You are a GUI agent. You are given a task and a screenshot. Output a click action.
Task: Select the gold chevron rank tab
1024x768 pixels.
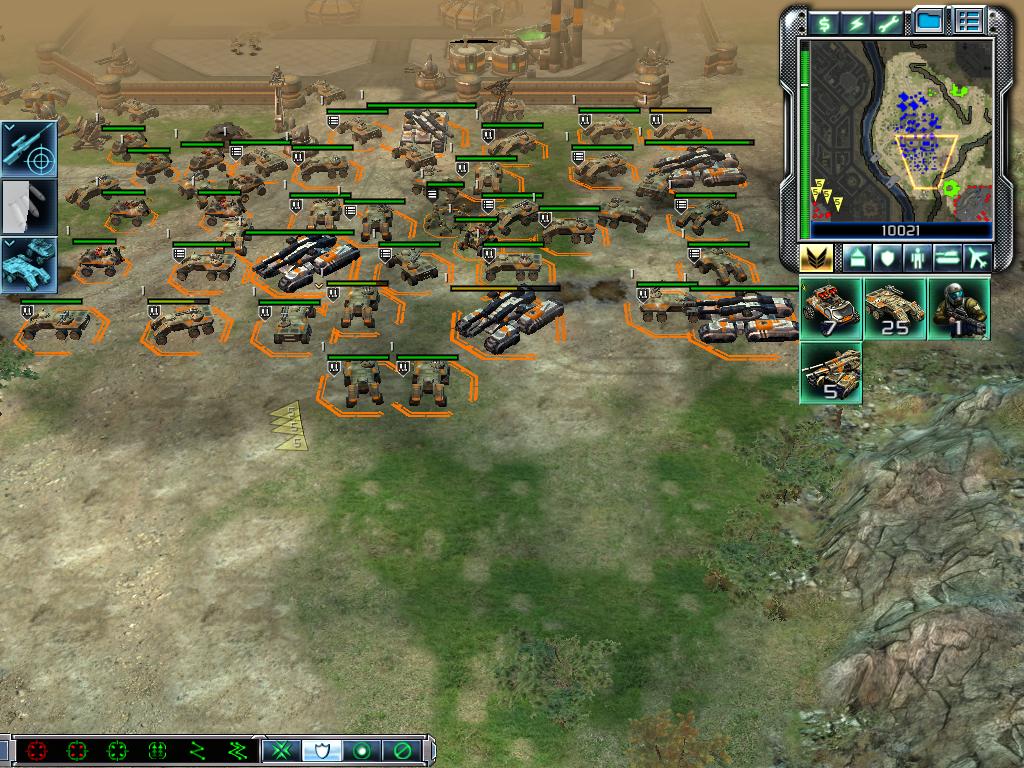816,258
